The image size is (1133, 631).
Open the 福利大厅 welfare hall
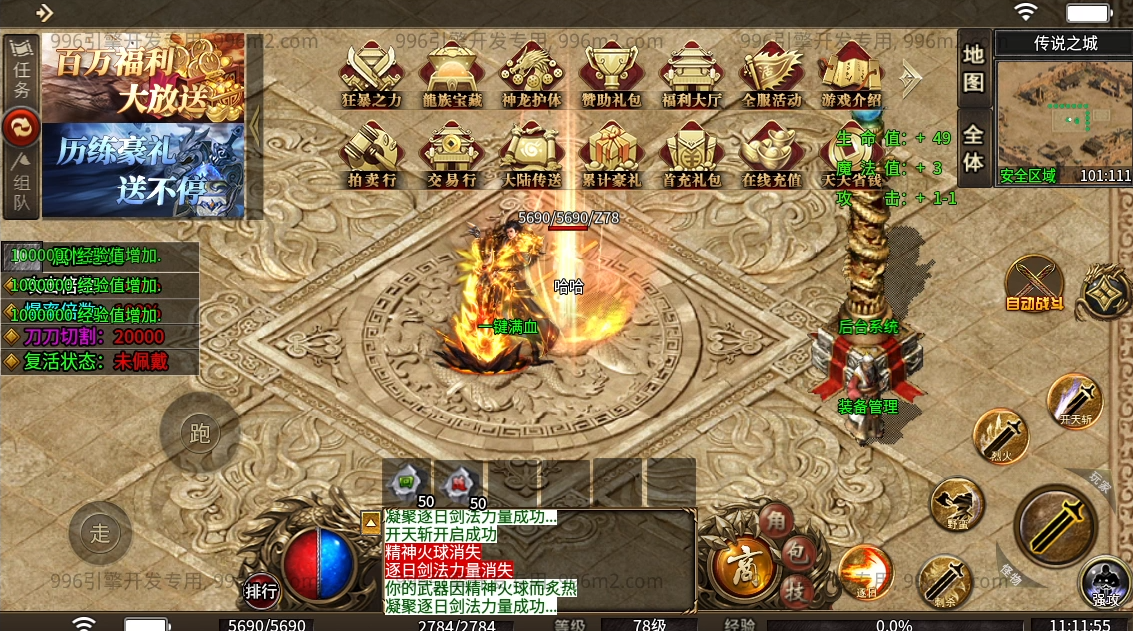691,73
